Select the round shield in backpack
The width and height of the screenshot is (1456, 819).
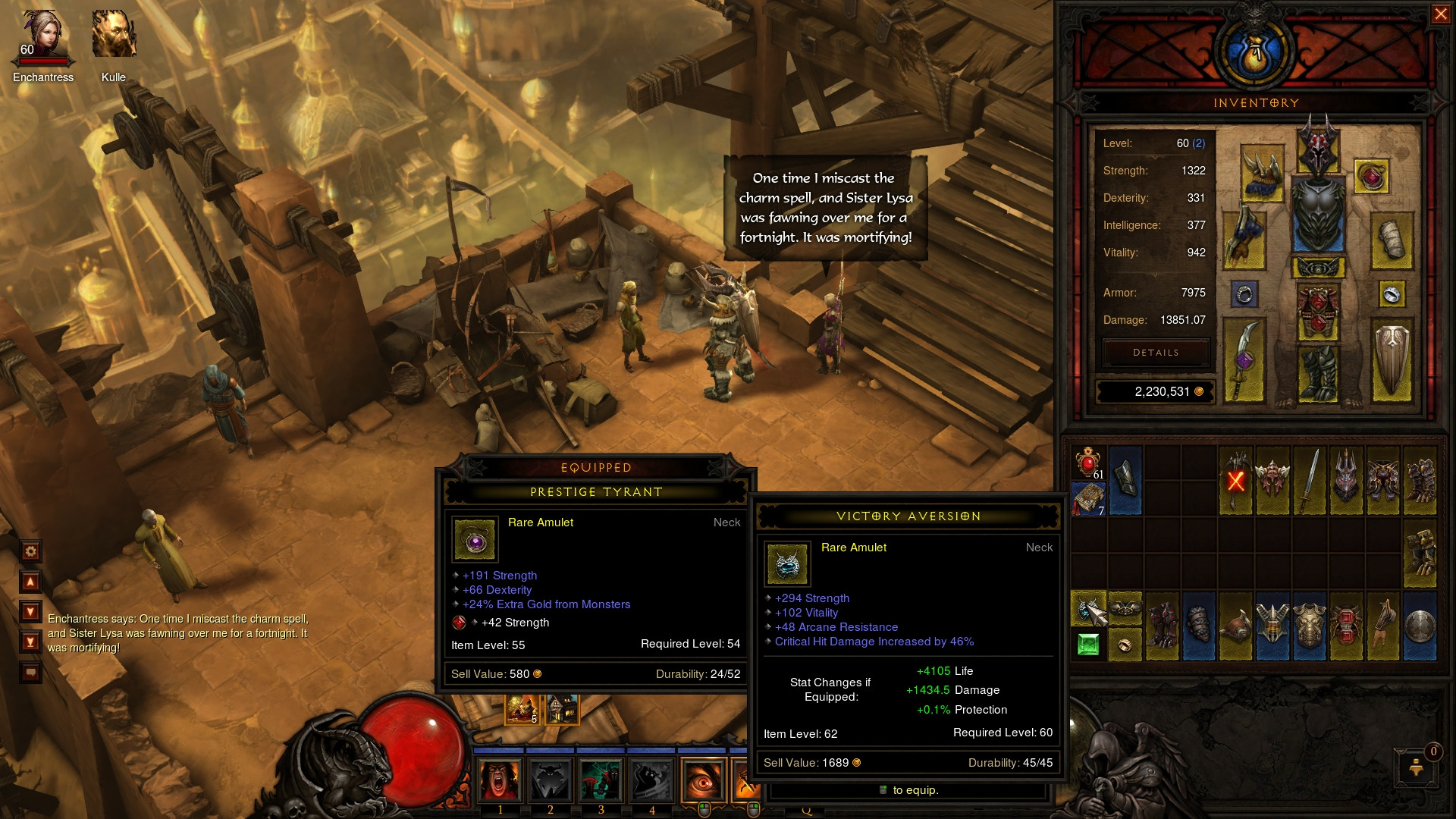(1420, 627)
